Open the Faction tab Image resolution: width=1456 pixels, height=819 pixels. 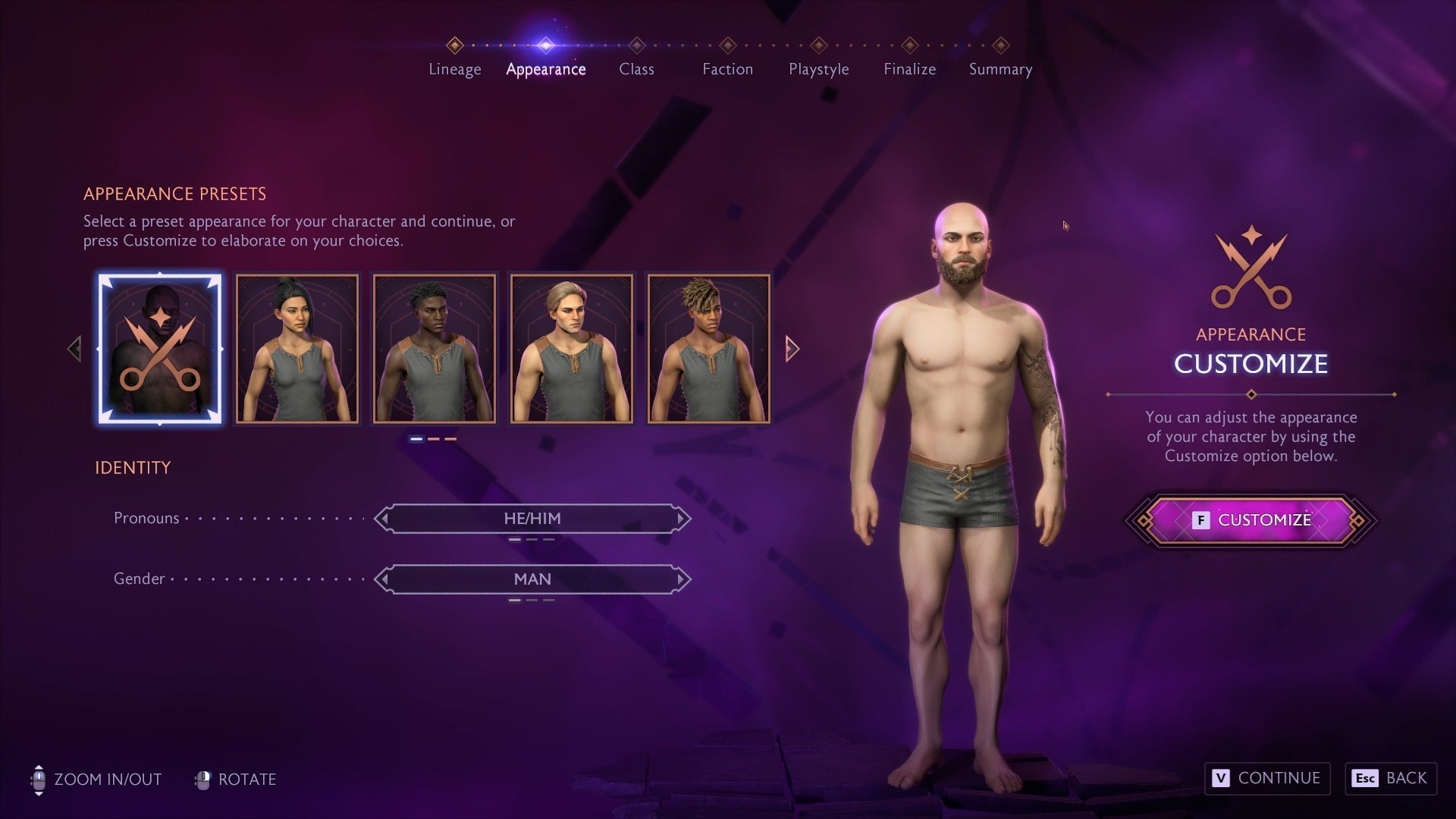(x=728, y=69)
